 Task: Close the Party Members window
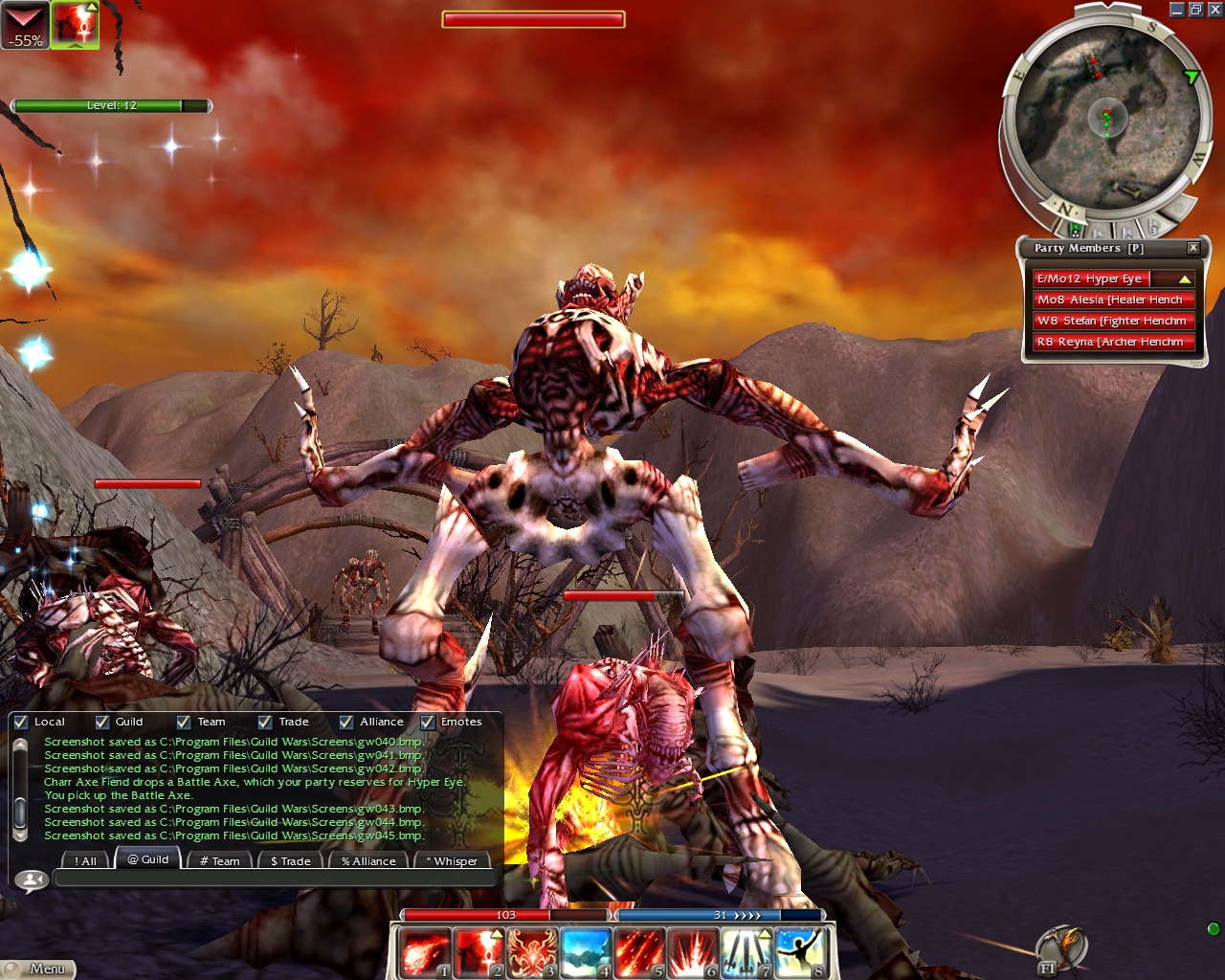1193,248
